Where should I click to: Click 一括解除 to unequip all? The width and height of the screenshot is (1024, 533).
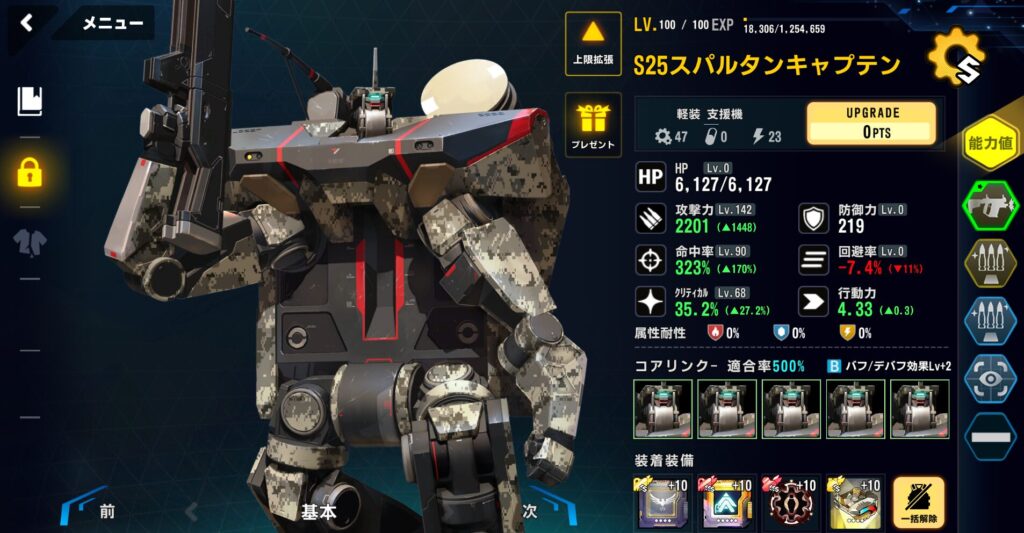[x=918, y=503]
